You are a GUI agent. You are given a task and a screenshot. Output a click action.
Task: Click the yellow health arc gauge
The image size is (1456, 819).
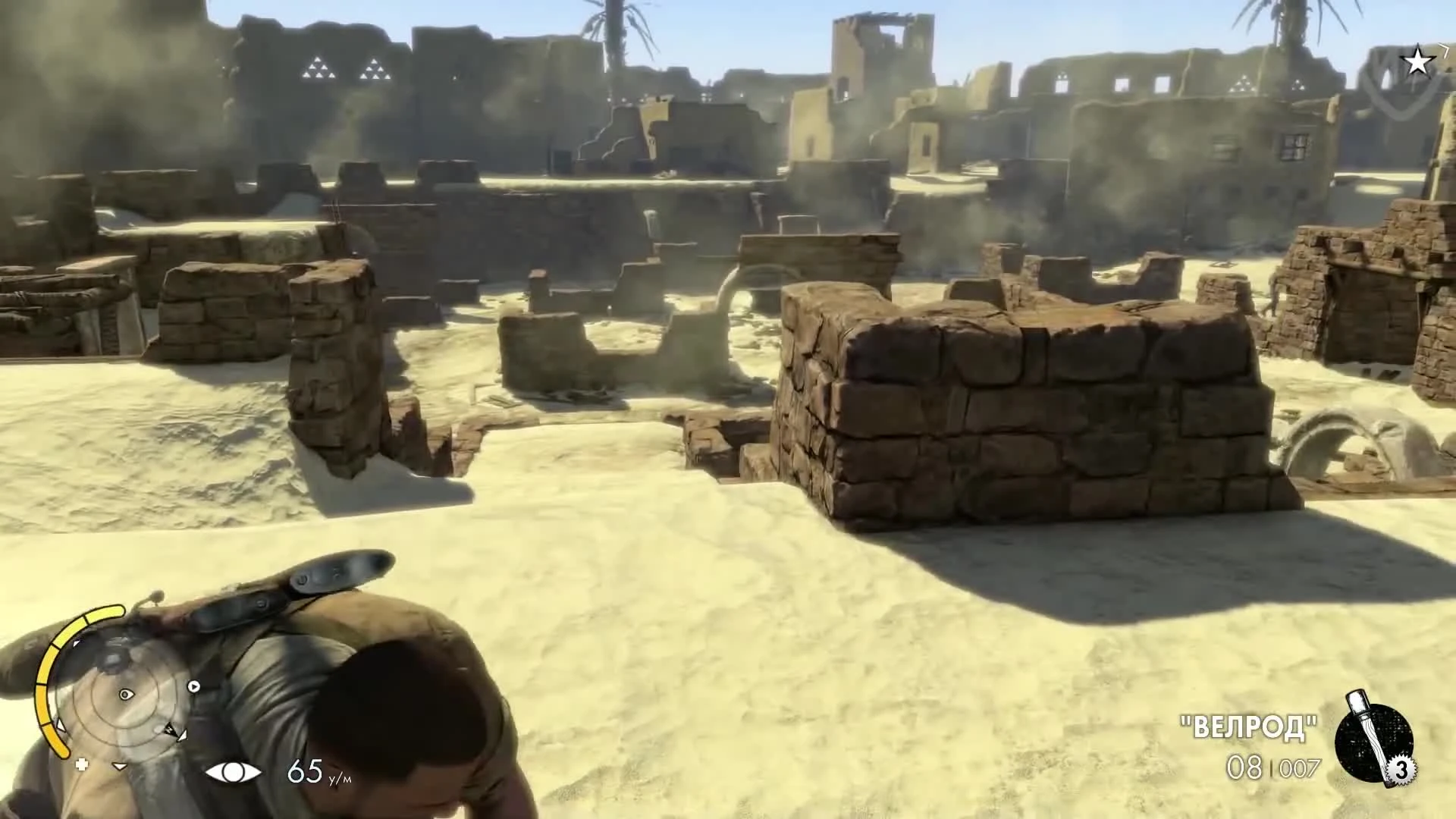(53, 682)
